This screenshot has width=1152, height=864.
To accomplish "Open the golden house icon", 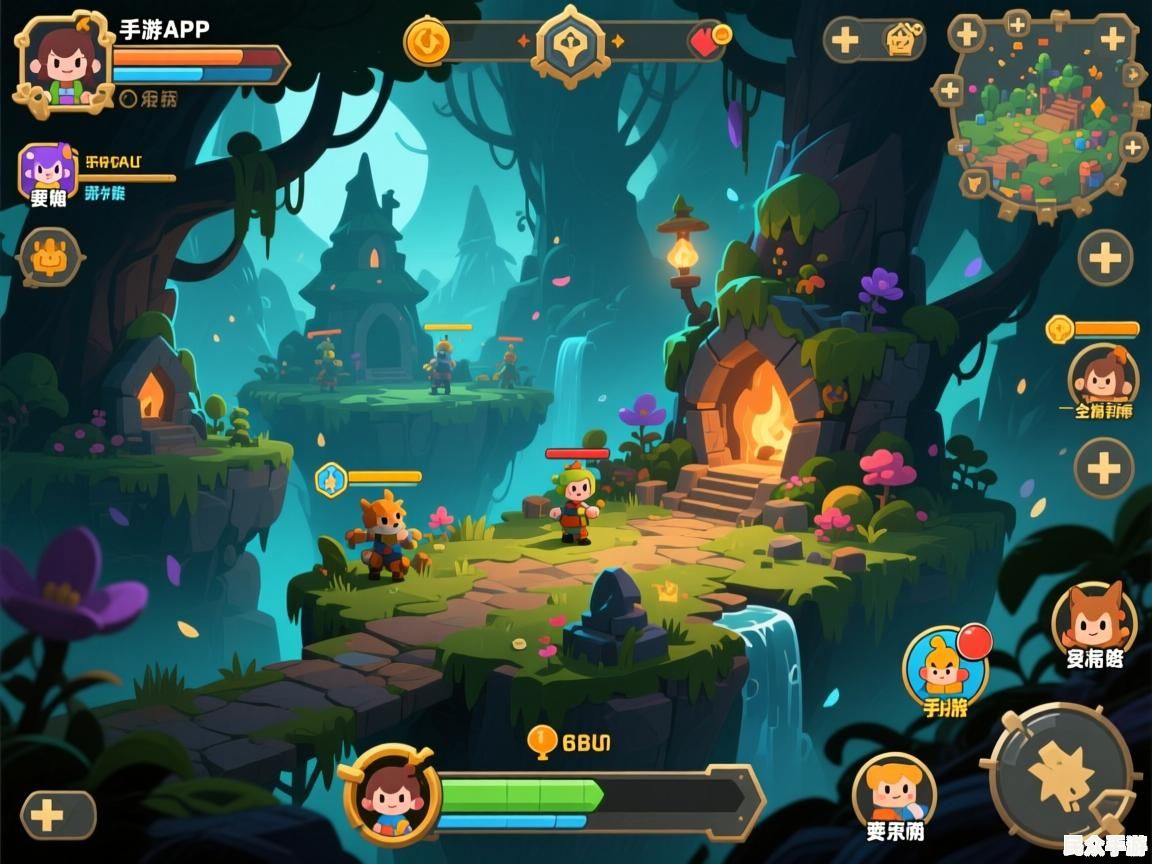I will pos(901,40).
